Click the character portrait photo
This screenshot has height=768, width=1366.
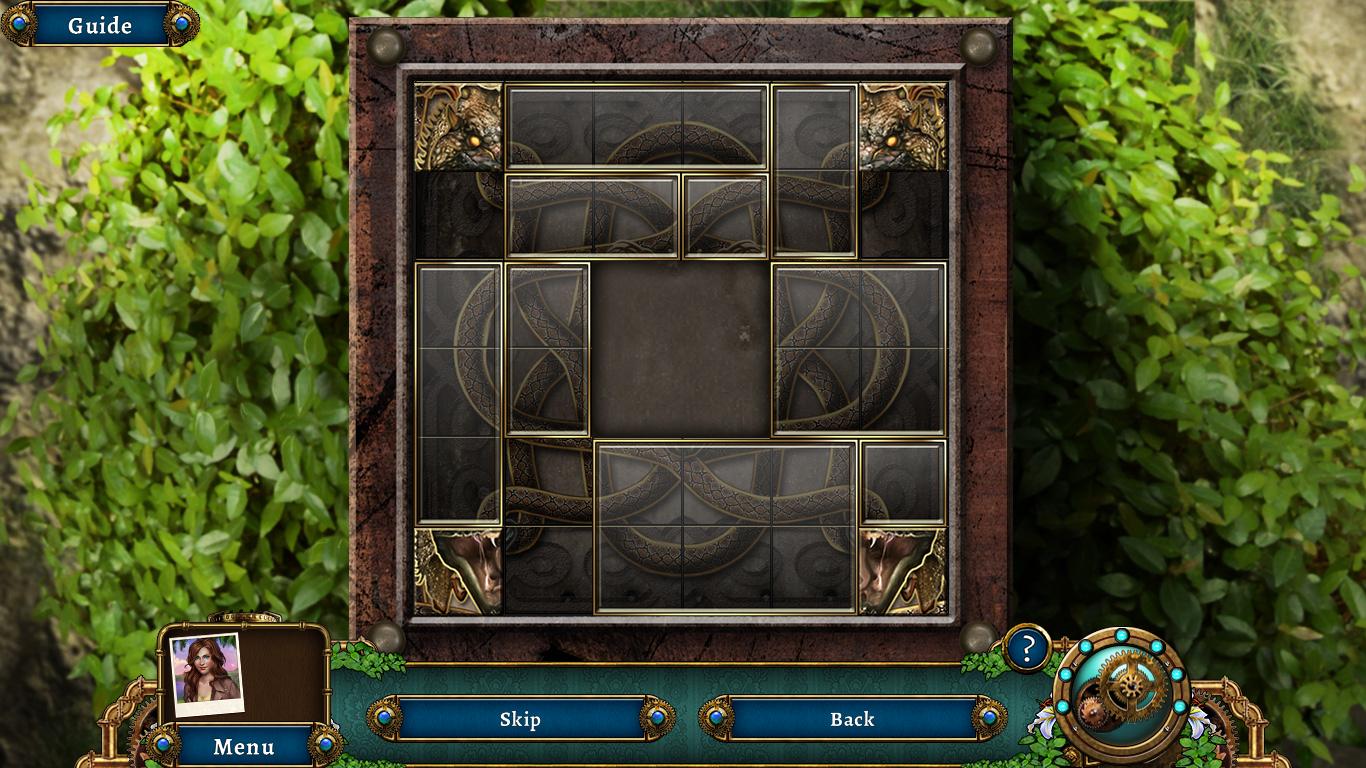tap(207, 675)
